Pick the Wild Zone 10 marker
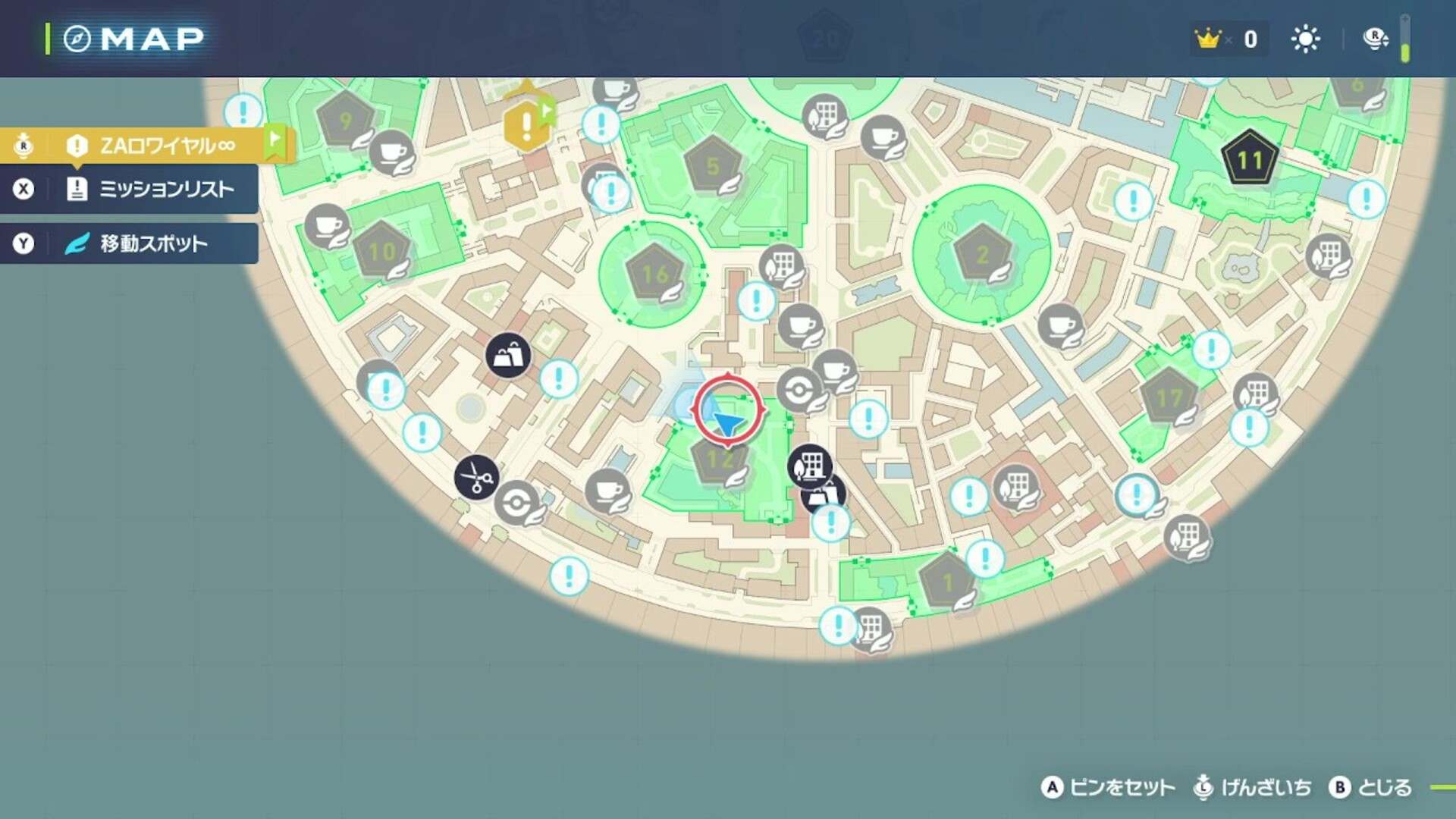 pos(382,250)
